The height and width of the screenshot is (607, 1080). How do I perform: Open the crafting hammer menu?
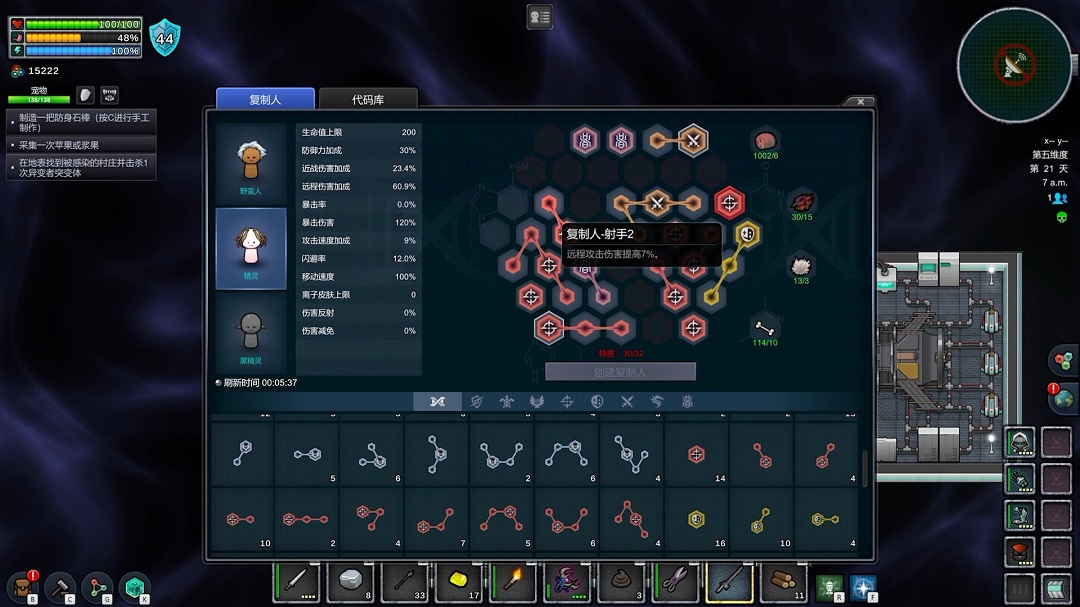[59, 586]
